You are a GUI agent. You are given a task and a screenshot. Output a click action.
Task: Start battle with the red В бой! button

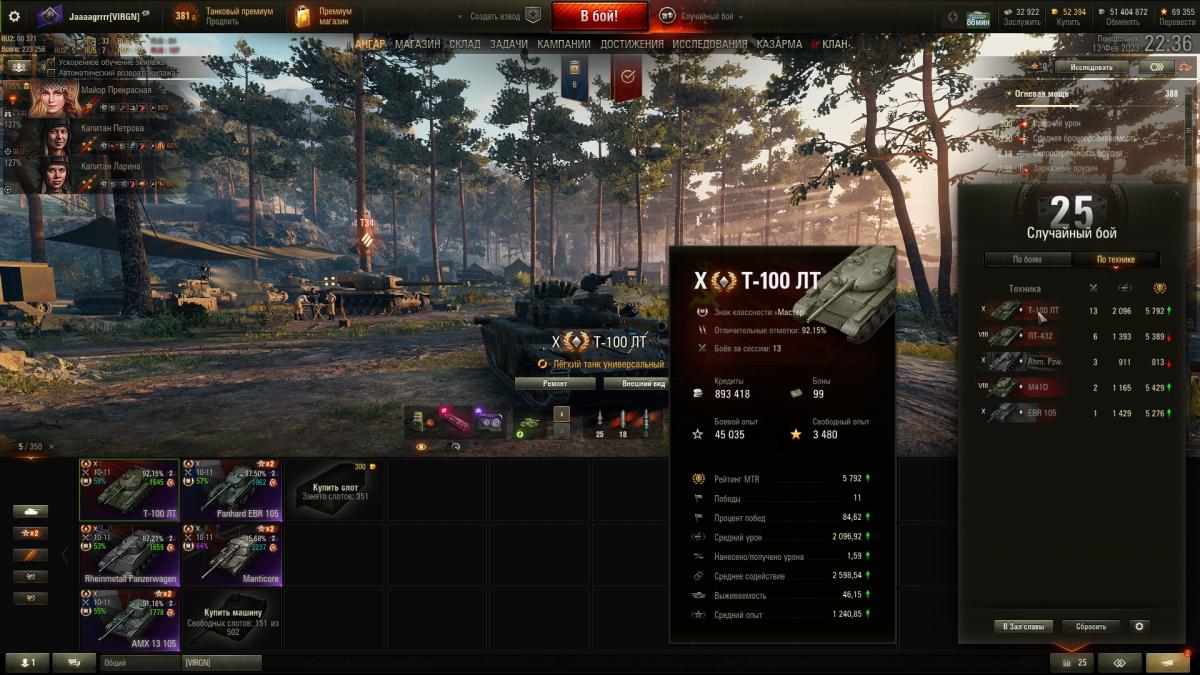pyautogui.click(x=599, y=16)
